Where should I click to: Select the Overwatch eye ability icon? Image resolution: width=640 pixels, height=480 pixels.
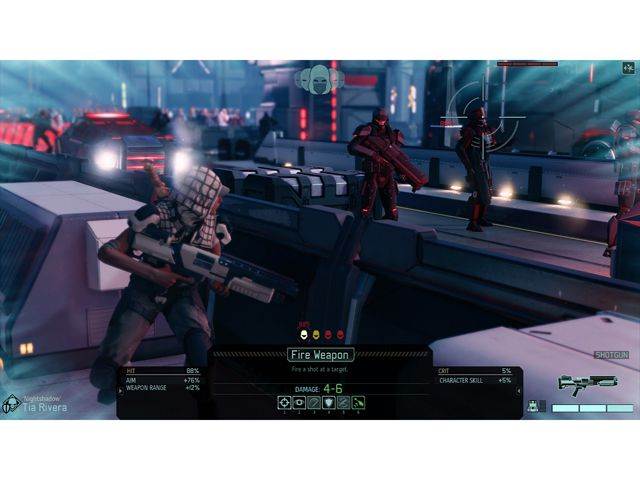299,402
